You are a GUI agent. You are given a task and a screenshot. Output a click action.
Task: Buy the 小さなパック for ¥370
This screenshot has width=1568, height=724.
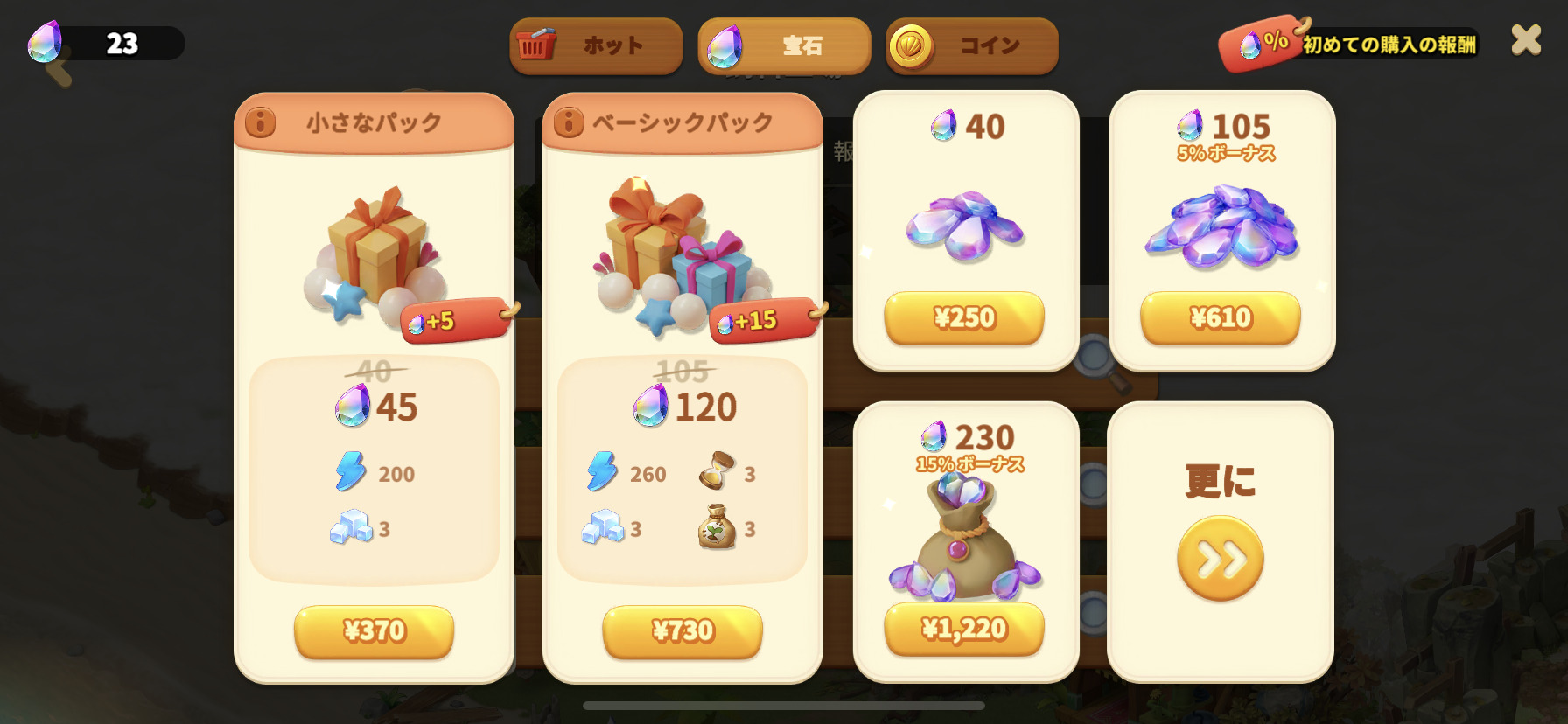point(374,630)
